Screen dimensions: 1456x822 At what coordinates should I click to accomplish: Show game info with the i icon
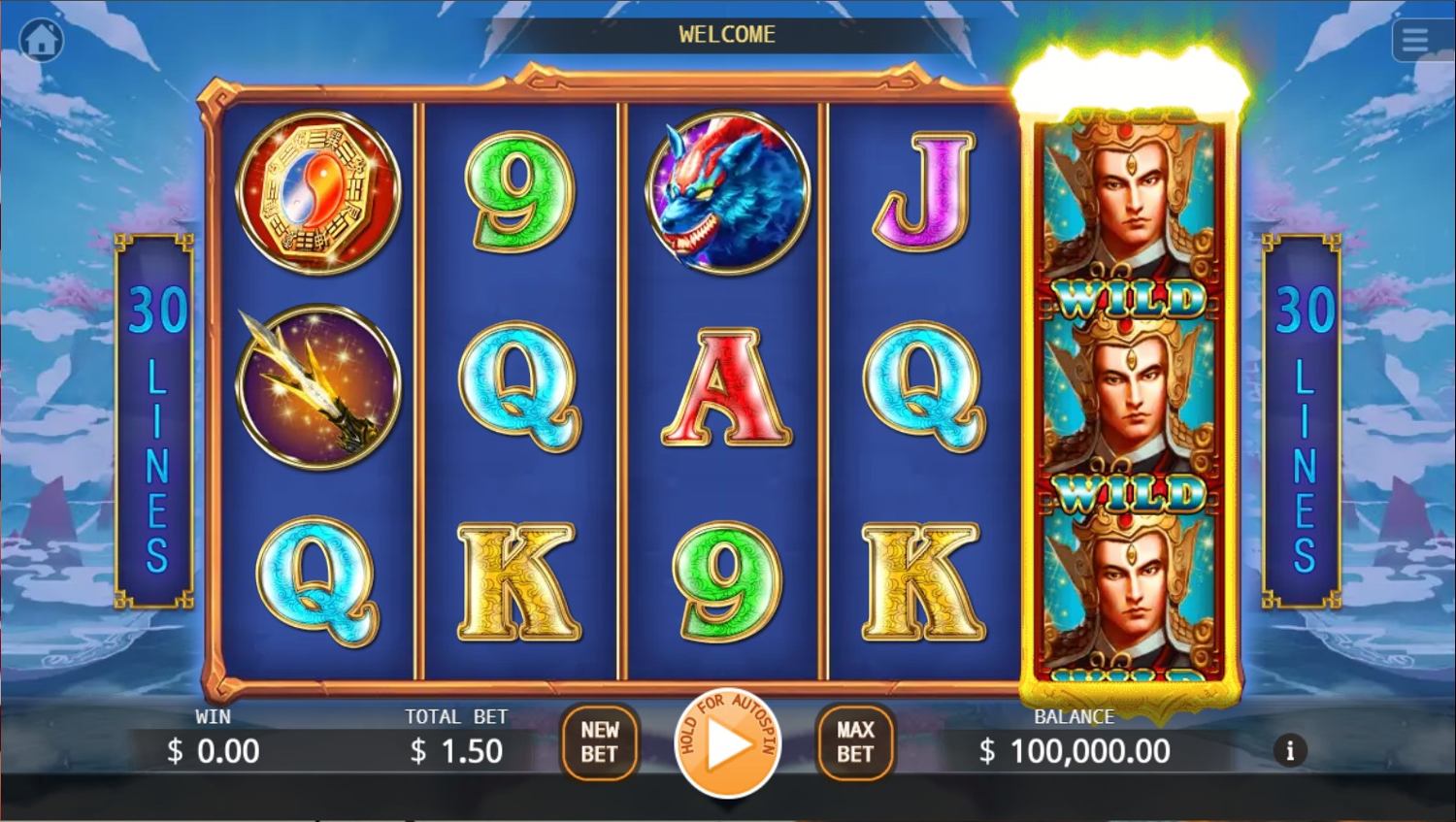[x=1290, y=750]
